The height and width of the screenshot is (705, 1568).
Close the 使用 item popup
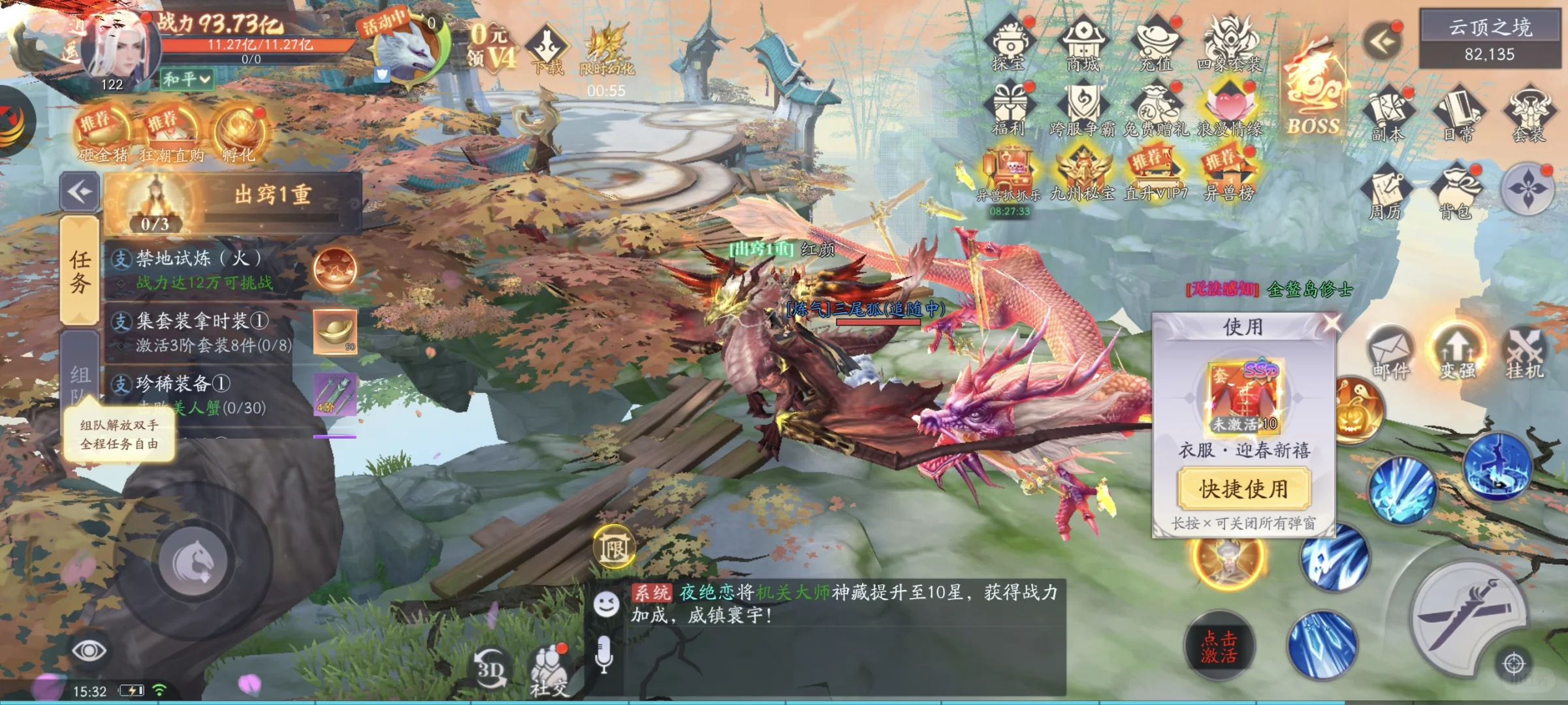pos(1332,322)
